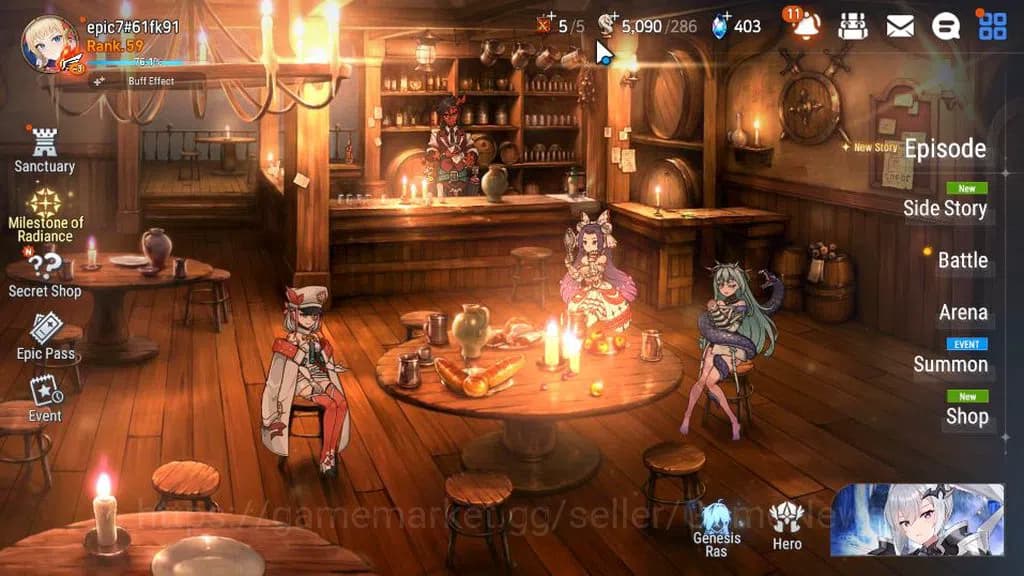This screenshot has width=1024, height=576.
Task: Open the Sanctuary menu
Action: click(x=44, y=151)
